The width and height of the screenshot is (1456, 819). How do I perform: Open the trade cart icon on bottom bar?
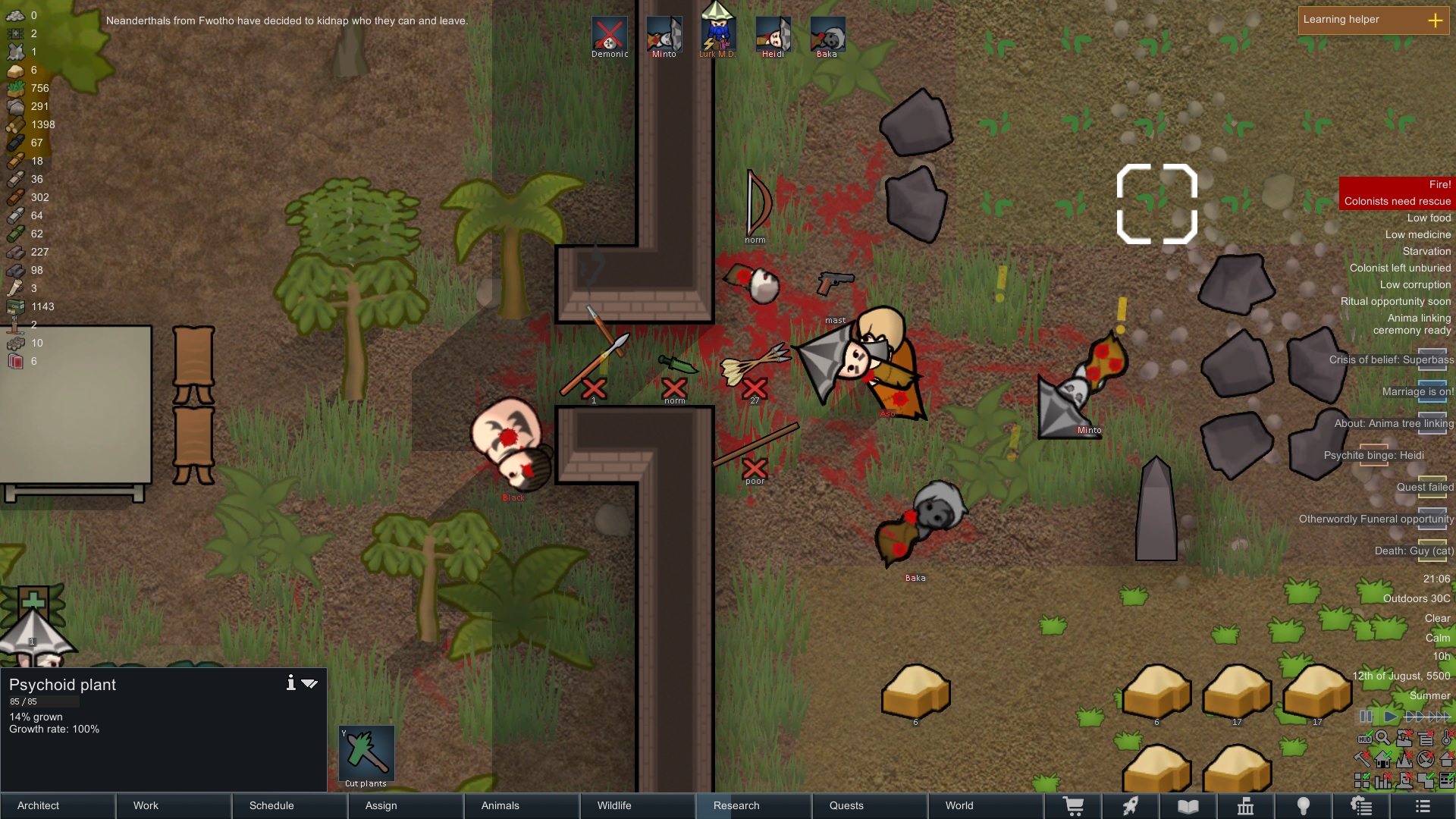tap(1075, 806)
